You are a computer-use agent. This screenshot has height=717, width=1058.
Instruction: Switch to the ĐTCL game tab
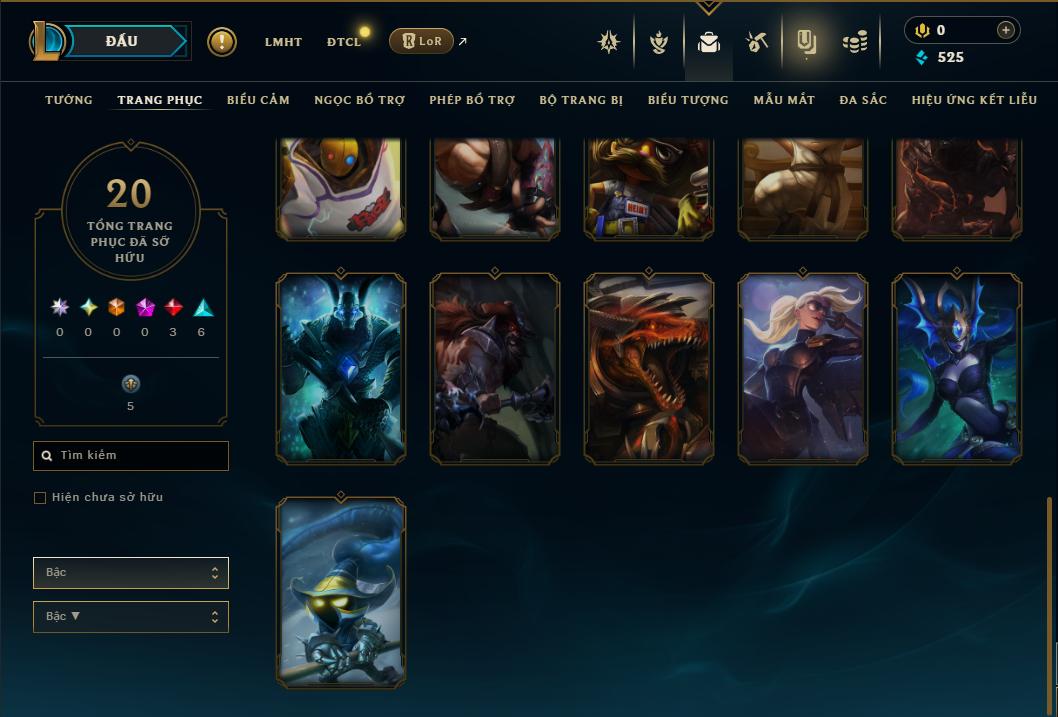[344, 42]
